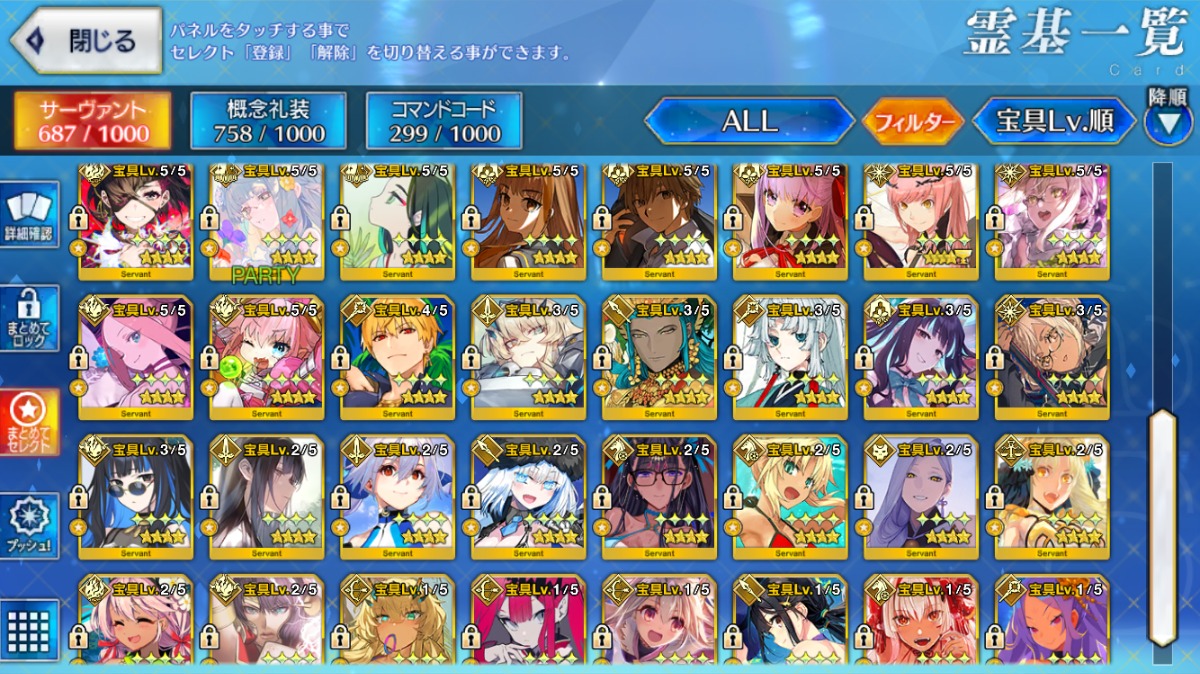Screen dimensions: 1200x674
Task: Switch to the サーヴァント tab
Action: pos(92,122)
